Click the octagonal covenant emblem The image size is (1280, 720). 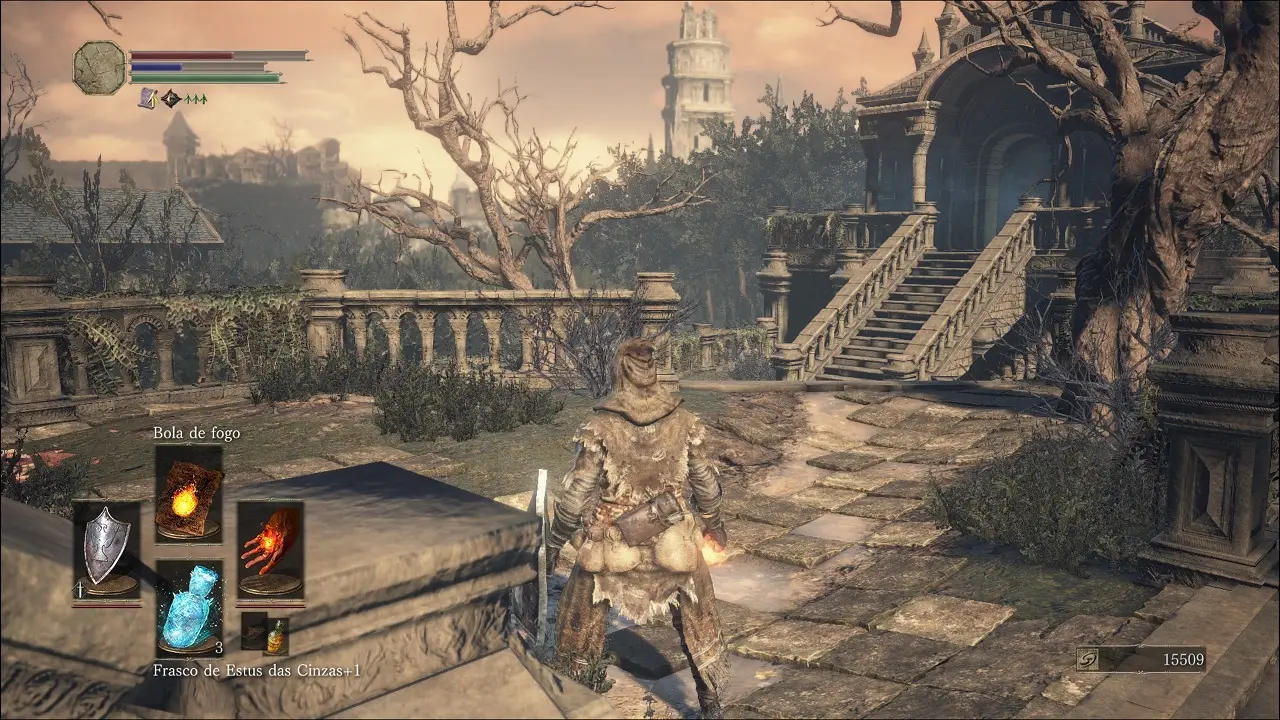(x=100, y=68)
